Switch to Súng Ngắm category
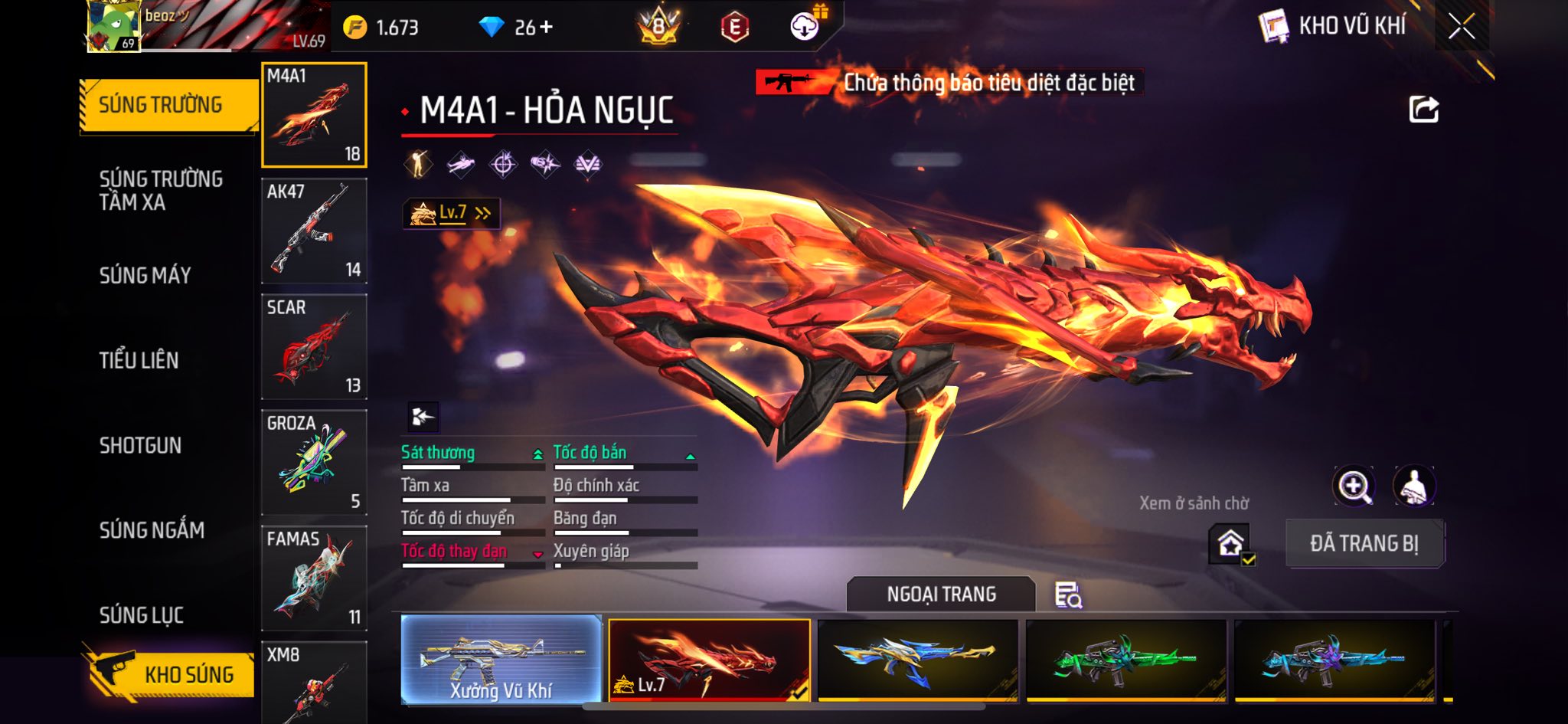The height and width of the screenshot is (724, 1568). (x=152, y=530)
